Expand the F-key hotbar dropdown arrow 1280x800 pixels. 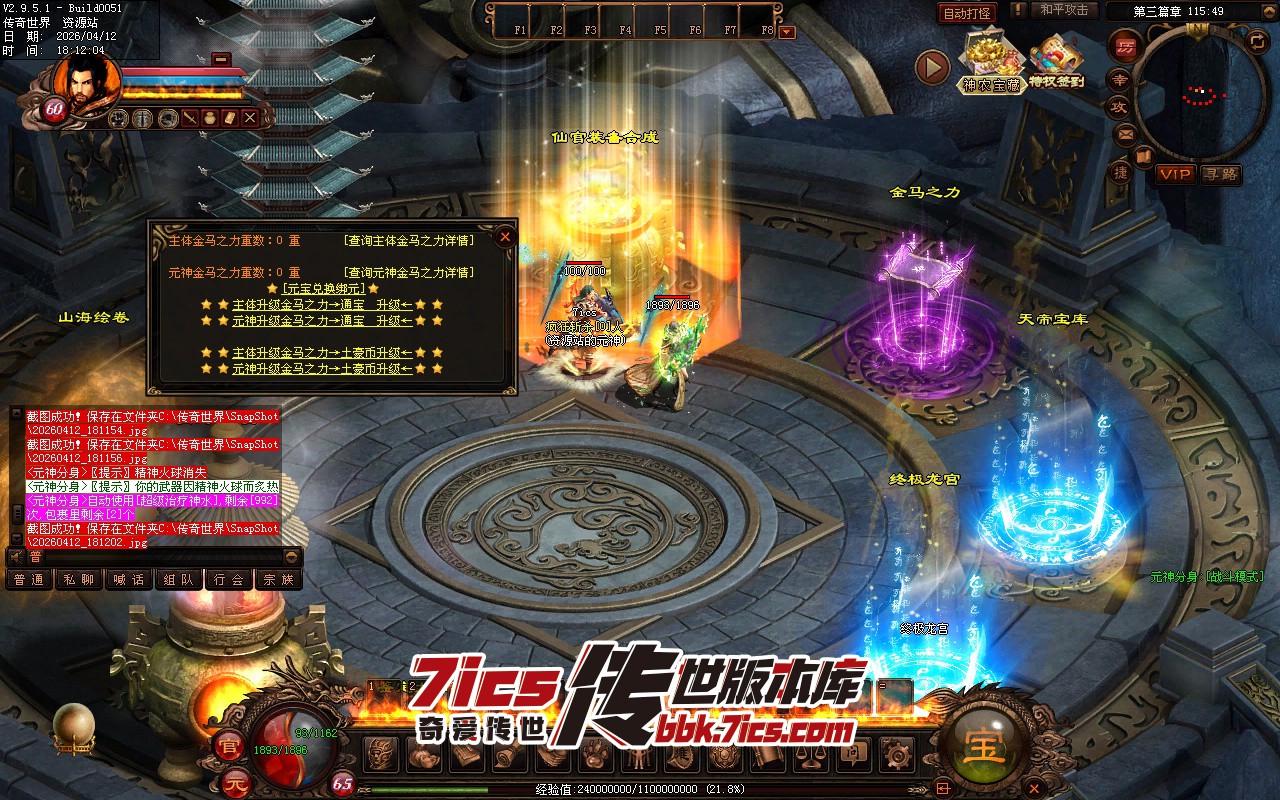[x=787, y=31]
